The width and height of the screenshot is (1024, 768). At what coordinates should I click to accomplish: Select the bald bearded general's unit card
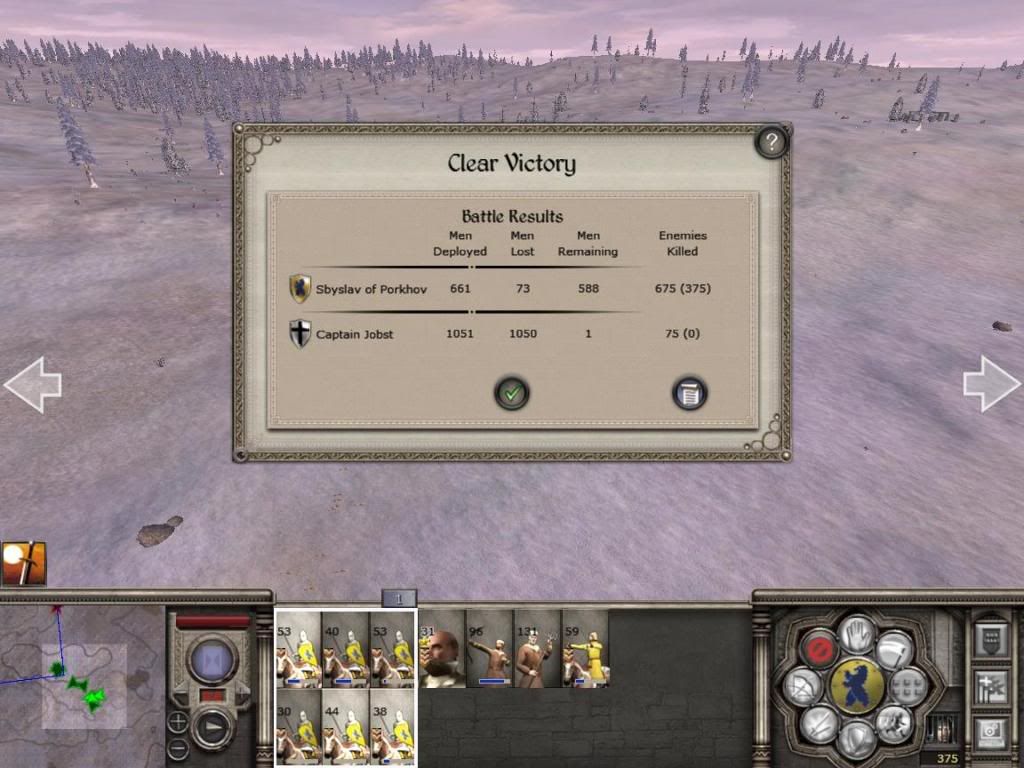point(441,649)
